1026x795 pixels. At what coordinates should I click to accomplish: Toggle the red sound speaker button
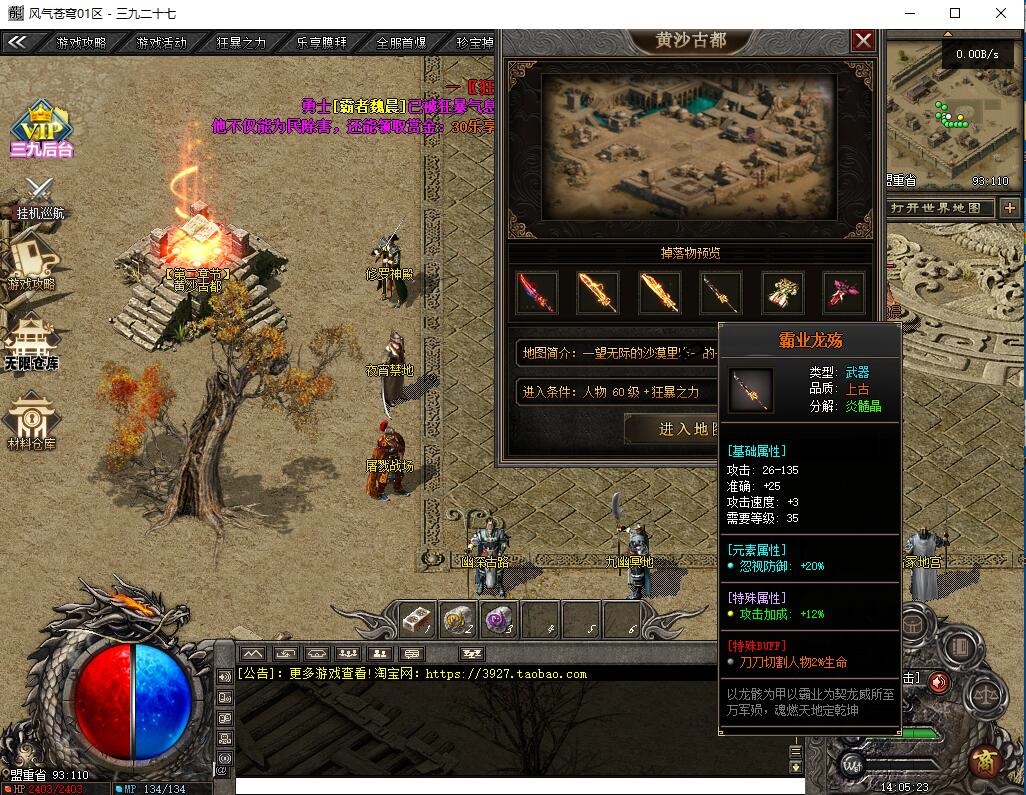coord(939,682)
